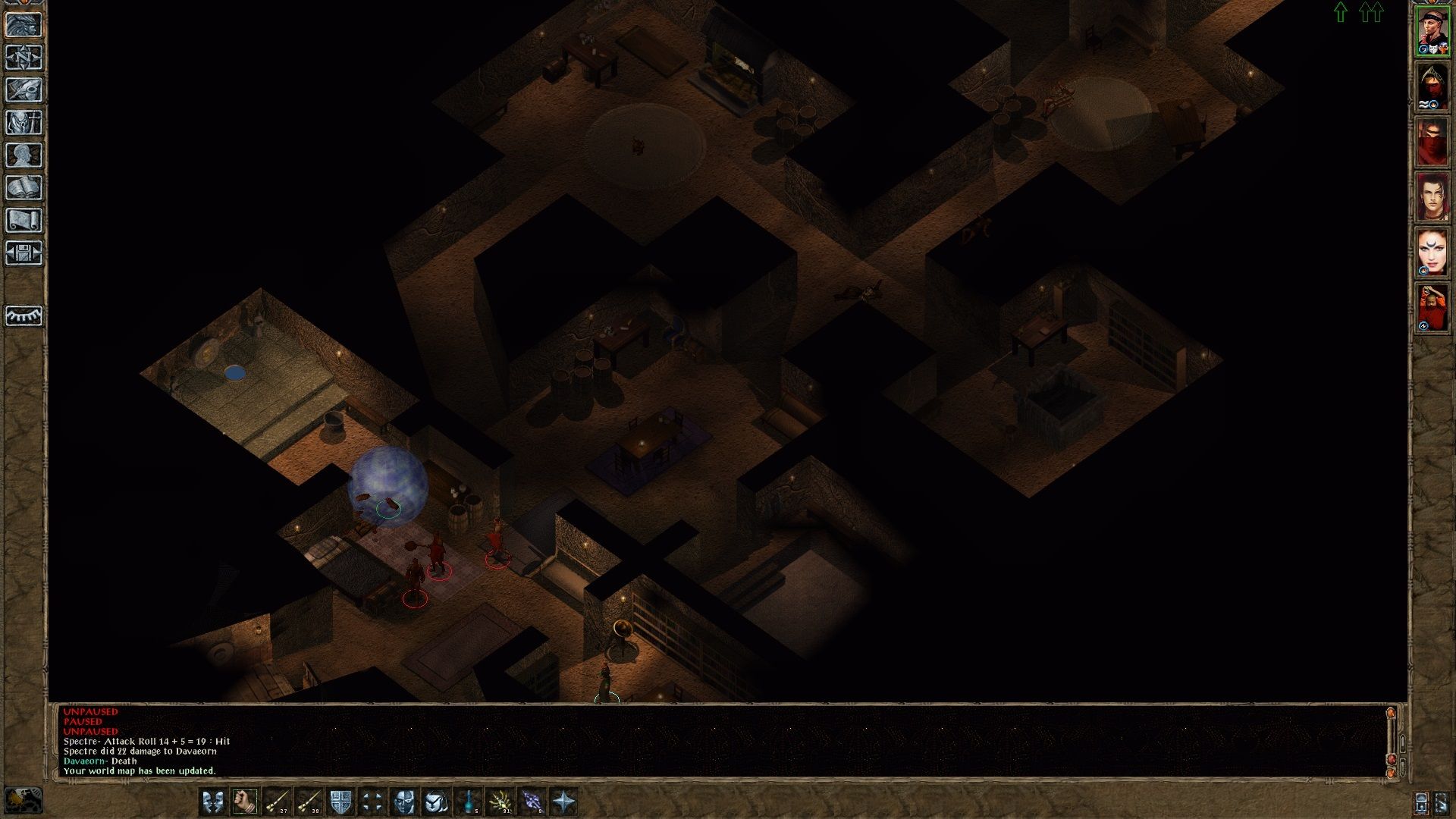
Task: Open the area map with the compass button
Action: [x=24, y=58]
